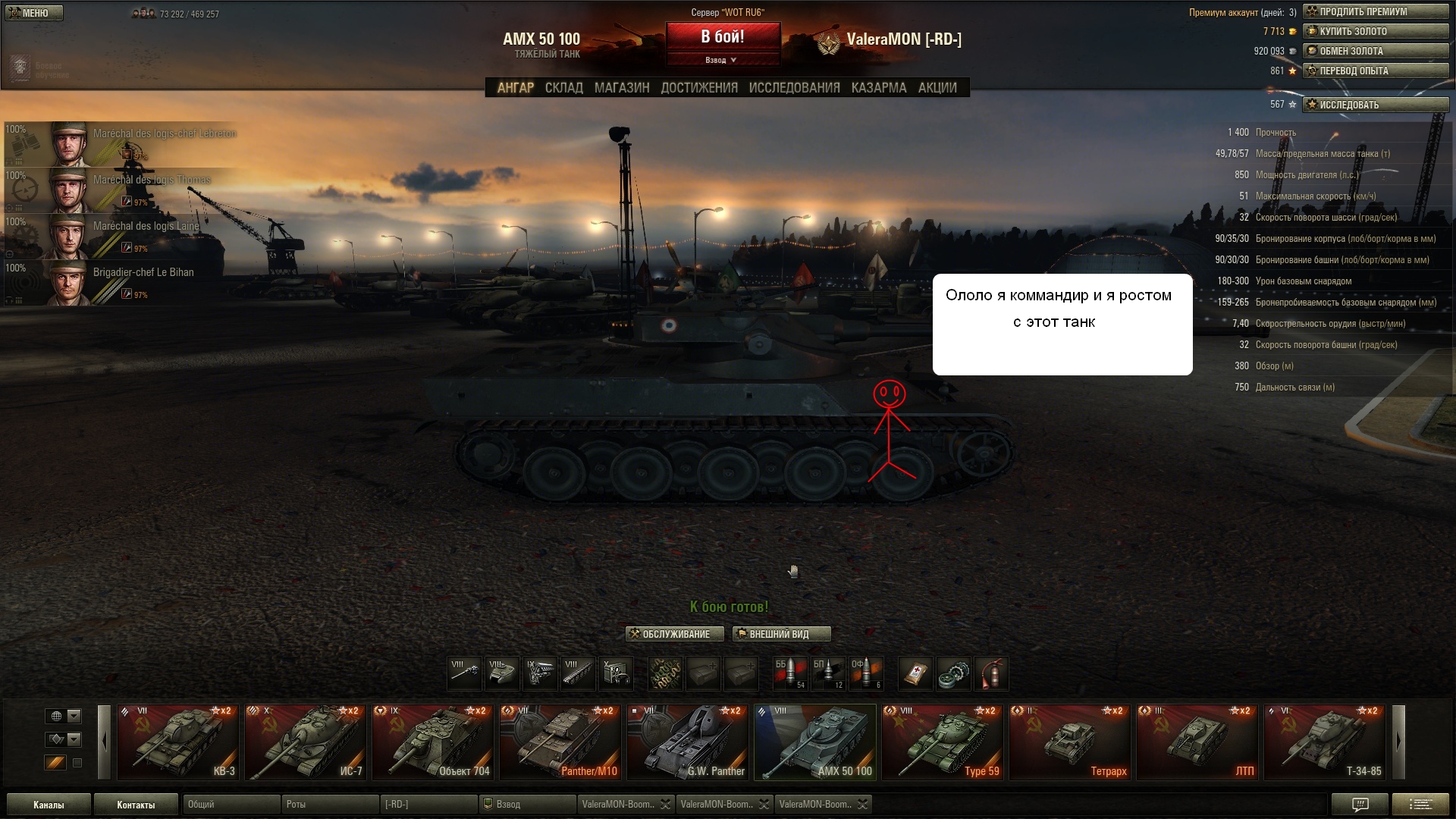The width and height of the screenshot is (1456, 819).
Task: Open the Каналы chat channels
Action: [49, 805]
